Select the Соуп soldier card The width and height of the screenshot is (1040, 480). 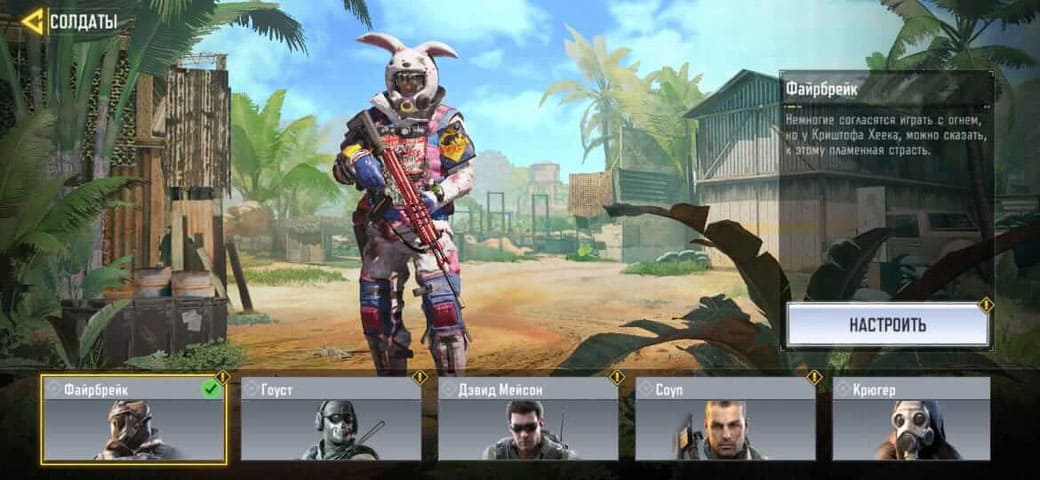pos(725,419)
